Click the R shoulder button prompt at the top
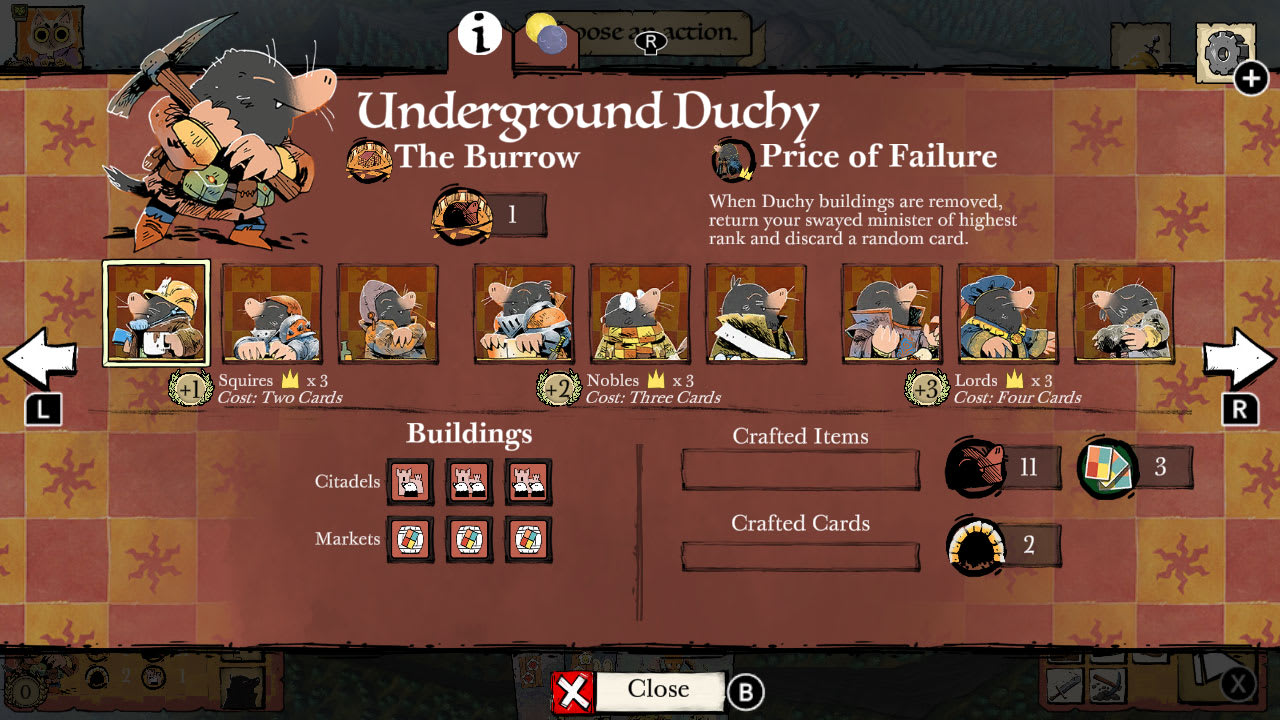This screenshot has height=720, width=1280. pos(650,43)
